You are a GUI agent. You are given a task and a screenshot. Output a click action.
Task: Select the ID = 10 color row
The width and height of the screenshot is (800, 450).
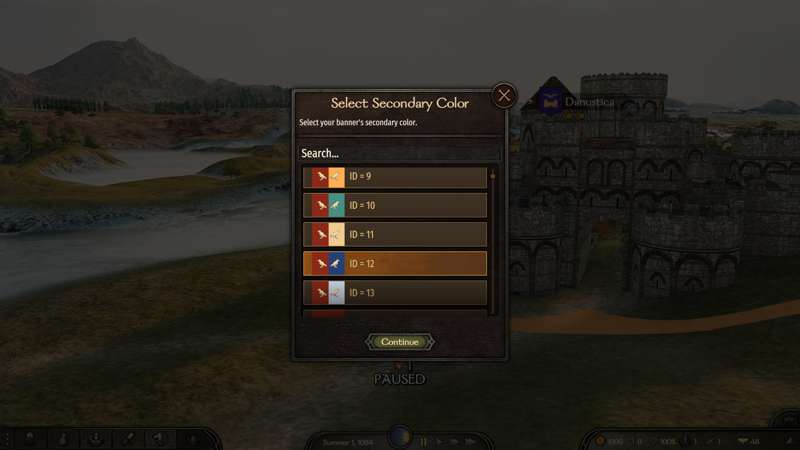click(395, 206)
